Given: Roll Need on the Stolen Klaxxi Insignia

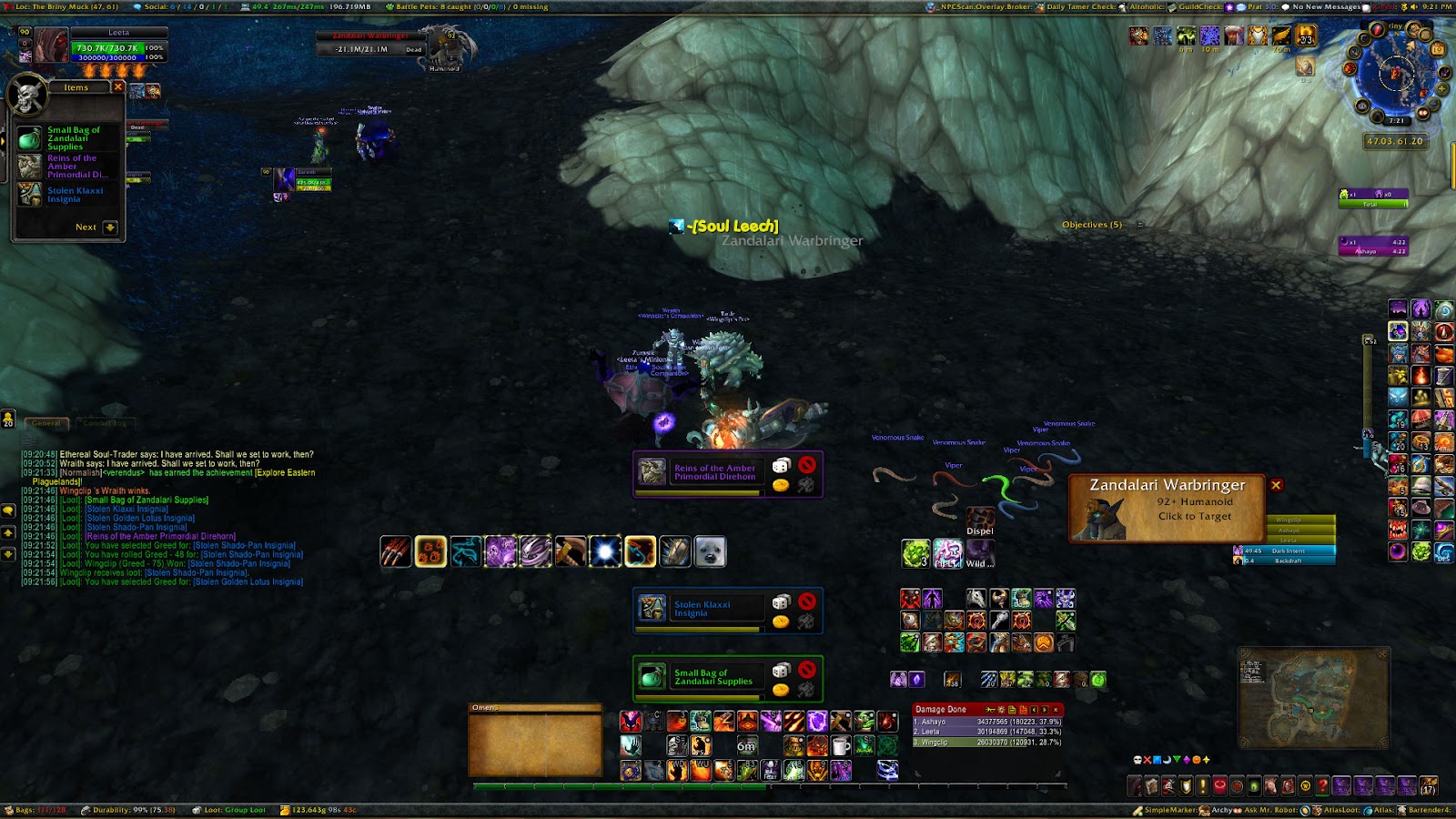Looking at the screenshot, I should [x=781, y=602].
